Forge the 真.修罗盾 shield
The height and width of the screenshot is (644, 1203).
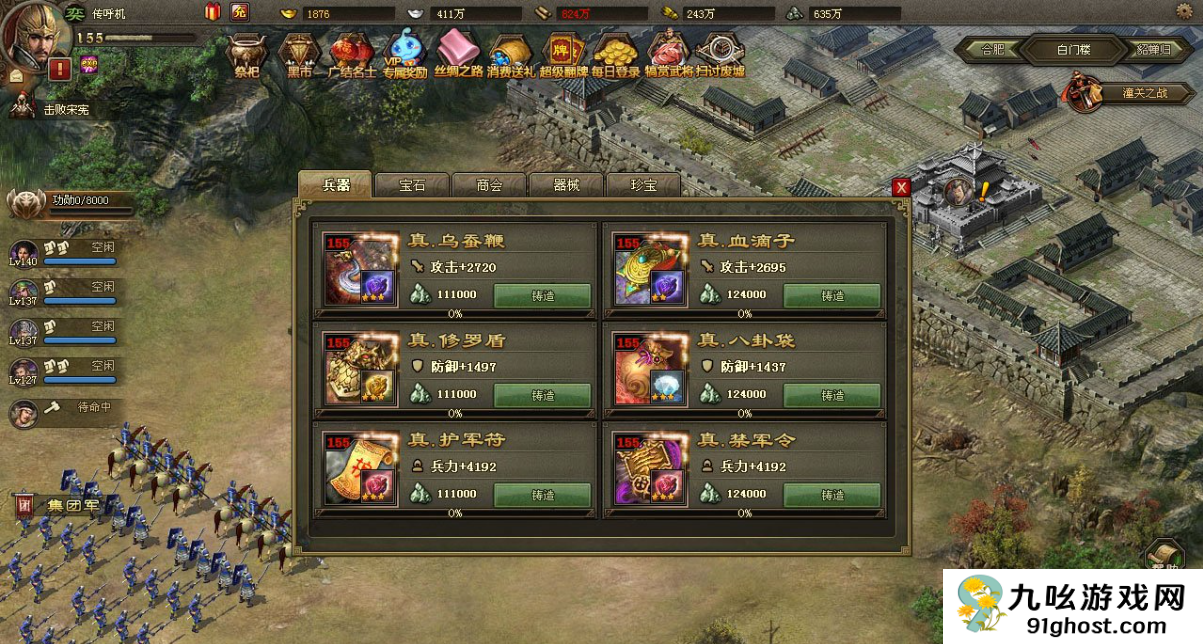click(542, 395)
